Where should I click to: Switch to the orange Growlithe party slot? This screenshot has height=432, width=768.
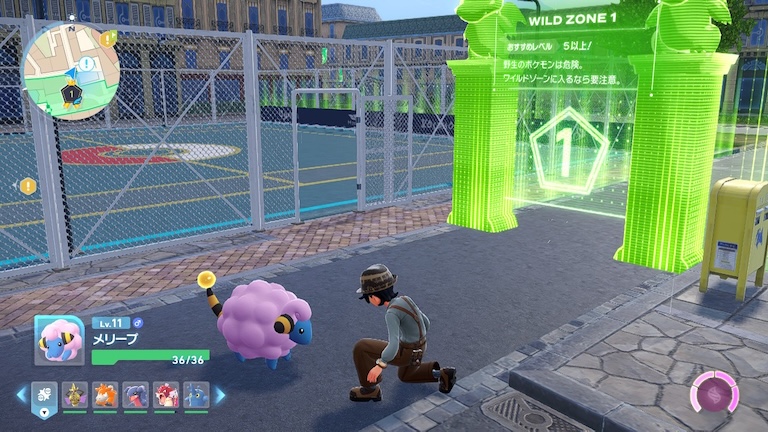pyautogui.click(x=105, y=395)
